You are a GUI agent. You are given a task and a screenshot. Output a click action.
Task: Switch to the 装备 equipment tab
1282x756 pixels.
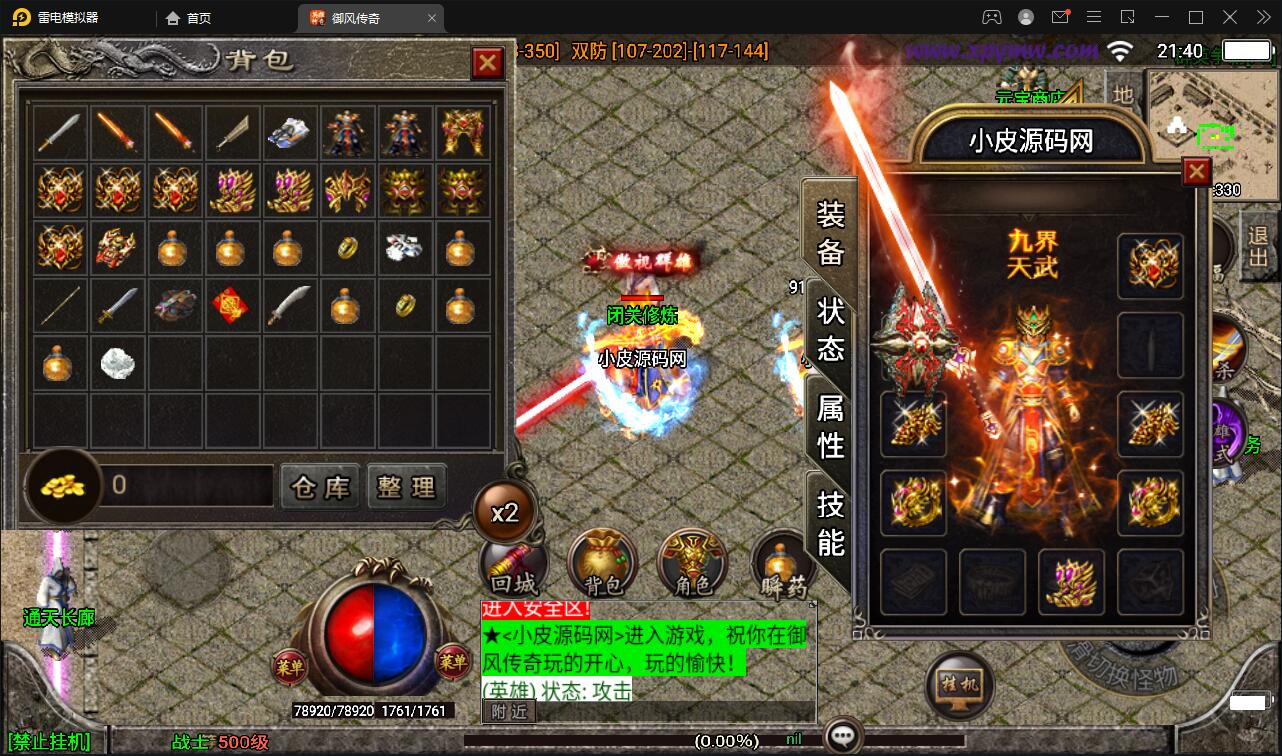[830, 232]
